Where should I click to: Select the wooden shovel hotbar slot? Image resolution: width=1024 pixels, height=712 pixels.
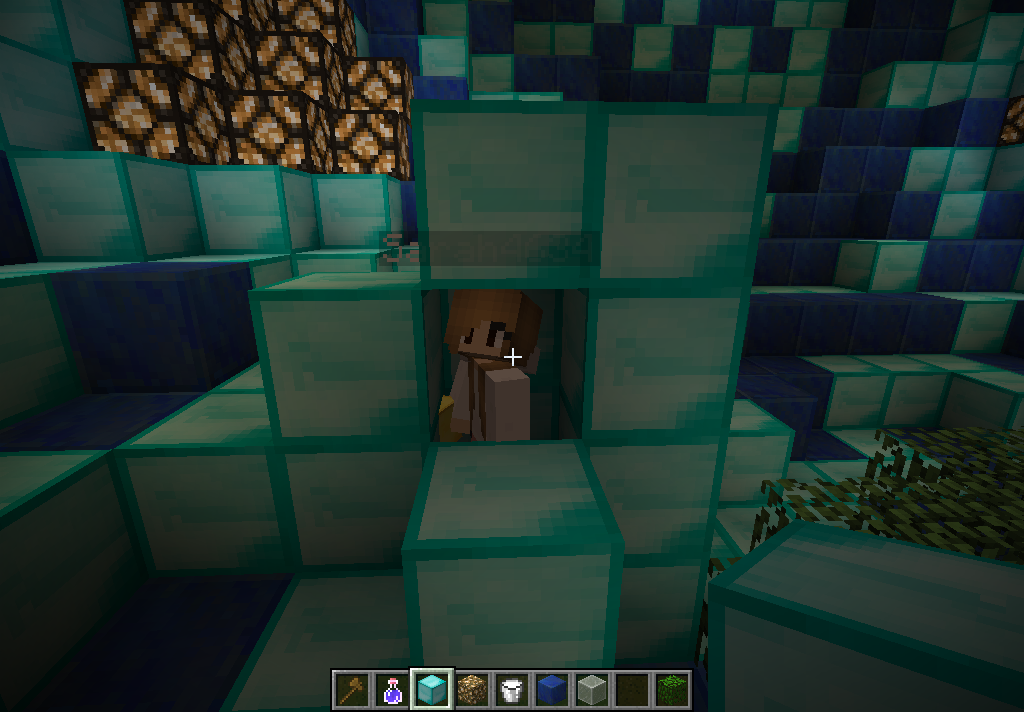pos(352,690)
